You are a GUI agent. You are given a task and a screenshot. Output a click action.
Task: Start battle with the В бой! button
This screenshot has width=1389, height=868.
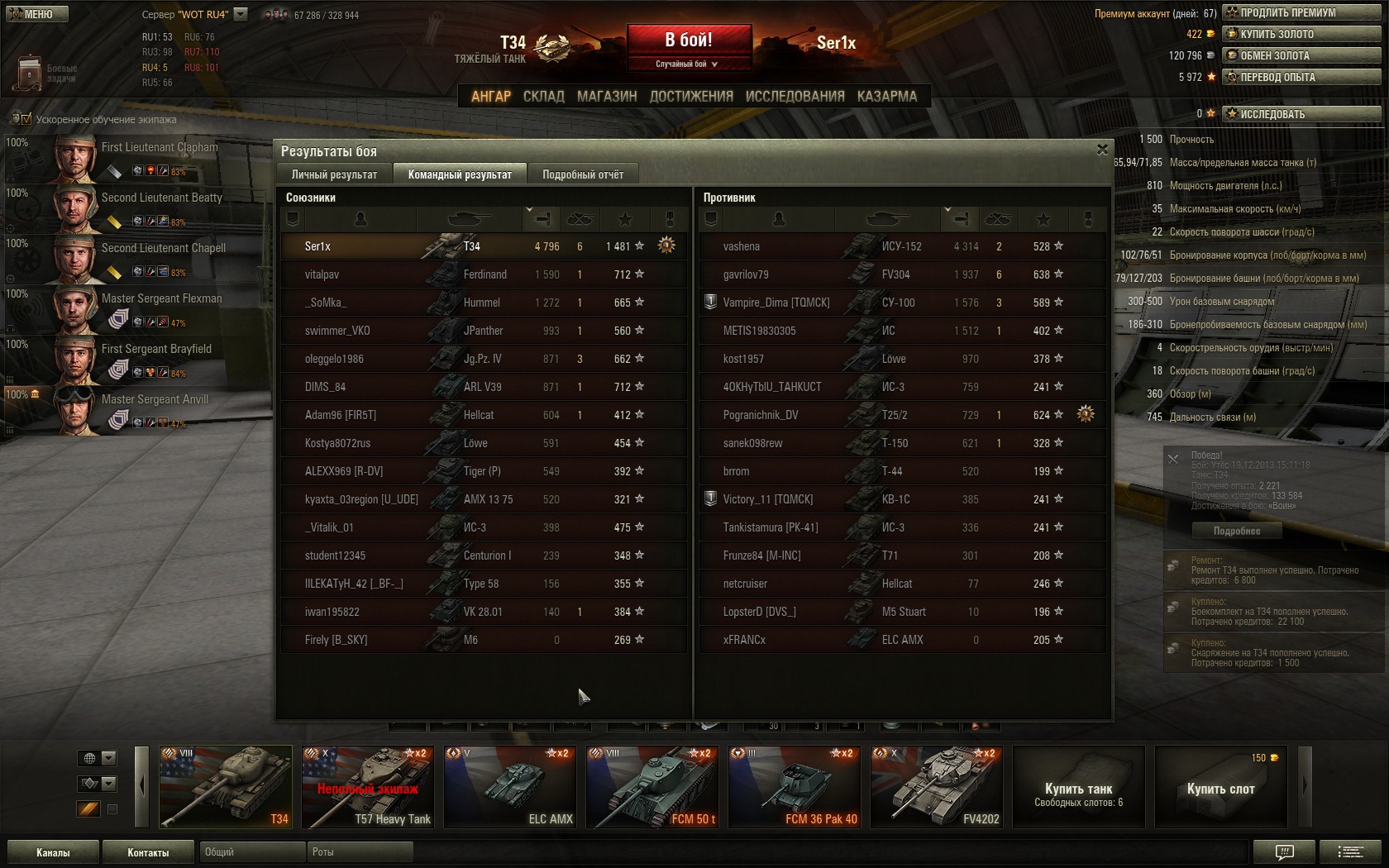(x=689, y=41)
